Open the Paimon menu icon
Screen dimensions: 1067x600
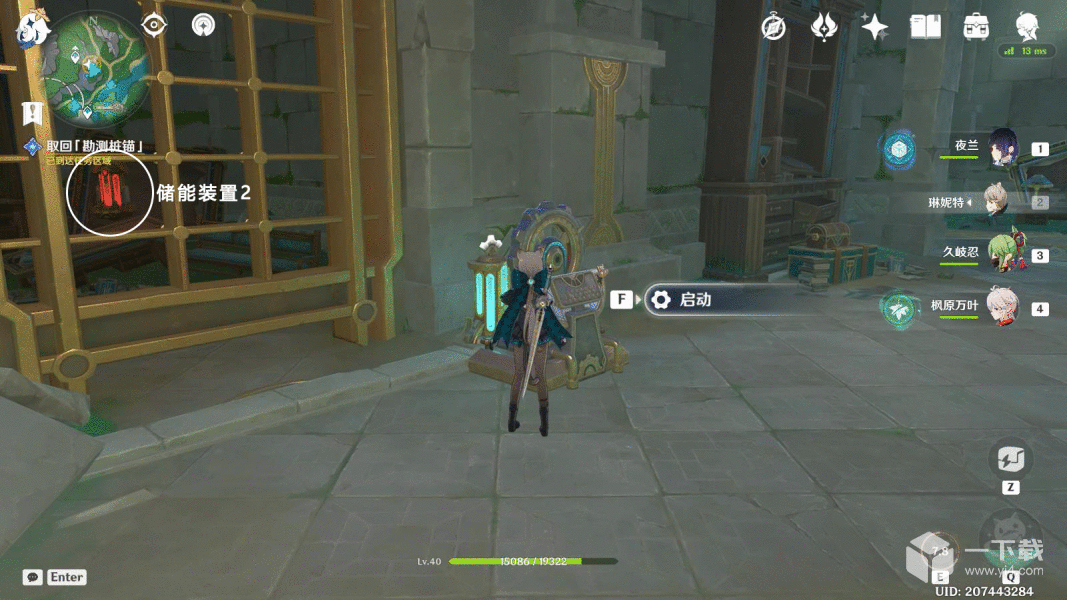click(34, 28)
